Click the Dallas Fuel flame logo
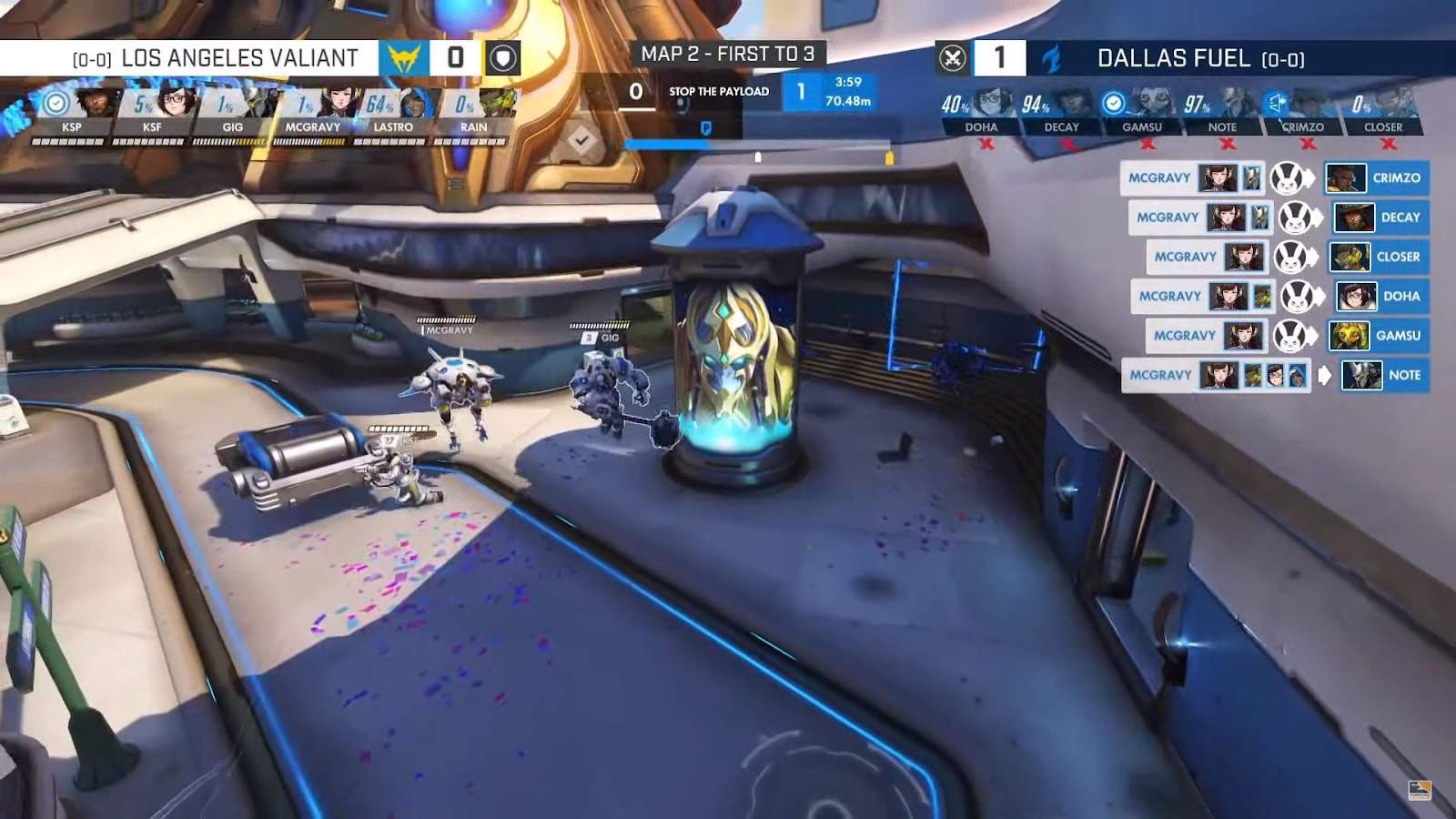 coord(1052,58)
